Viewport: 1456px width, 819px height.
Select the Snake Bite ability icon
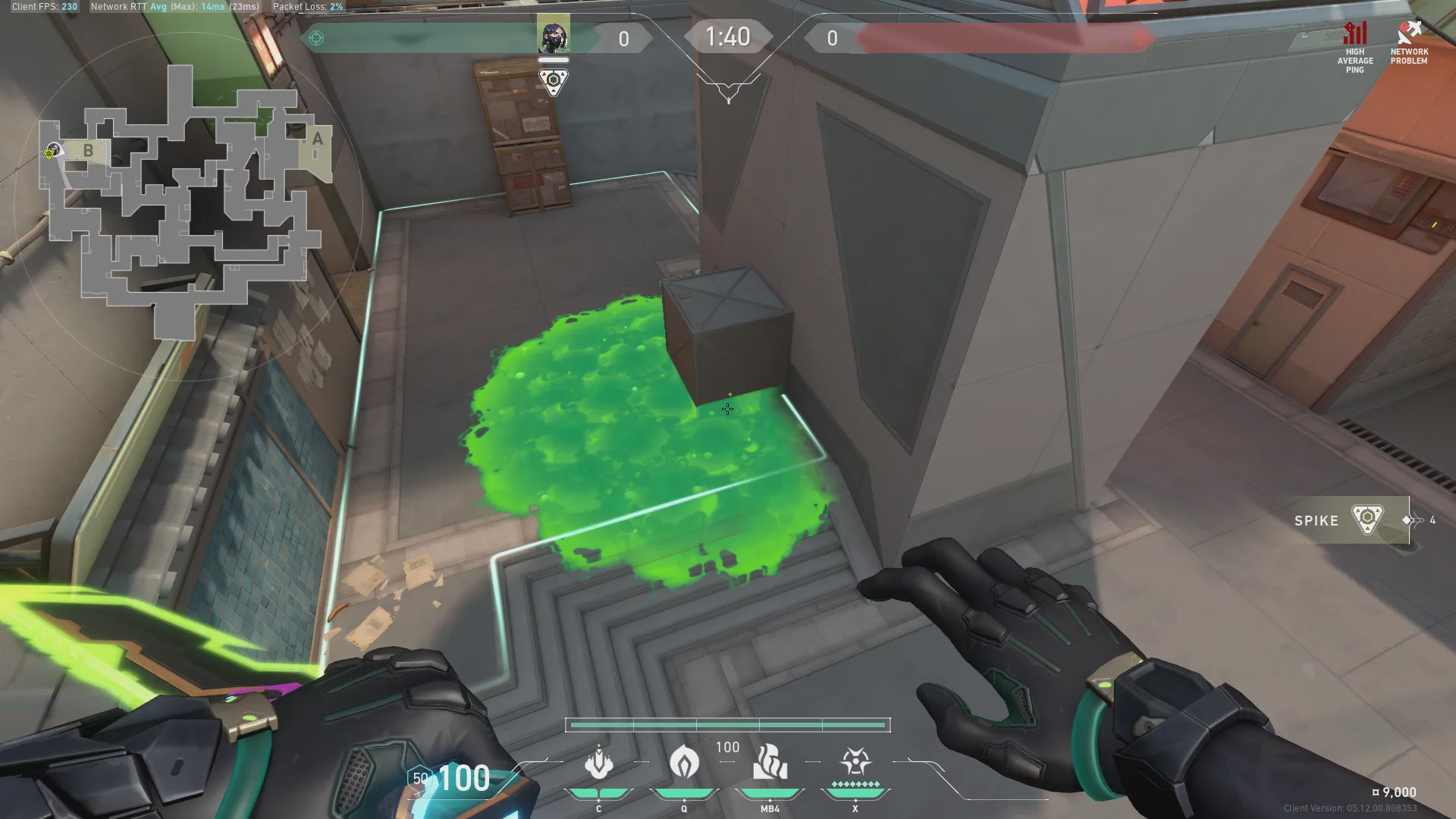(598, 762)
